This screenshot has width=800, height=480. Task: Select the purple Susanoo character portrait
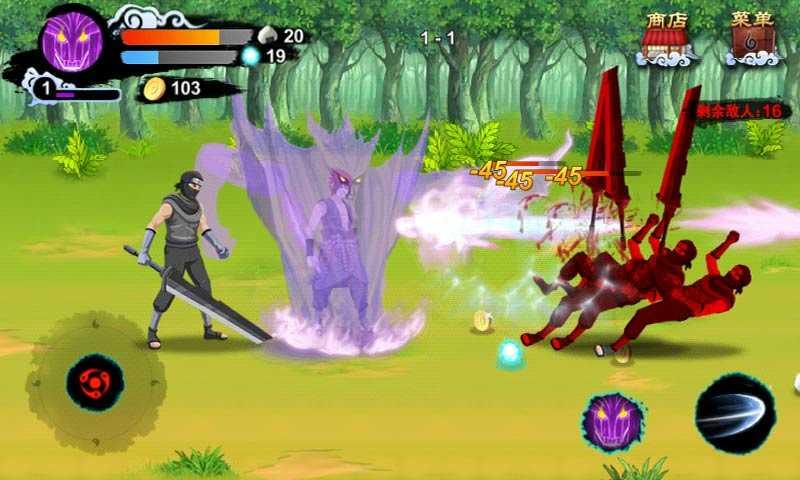coord(72,41)
